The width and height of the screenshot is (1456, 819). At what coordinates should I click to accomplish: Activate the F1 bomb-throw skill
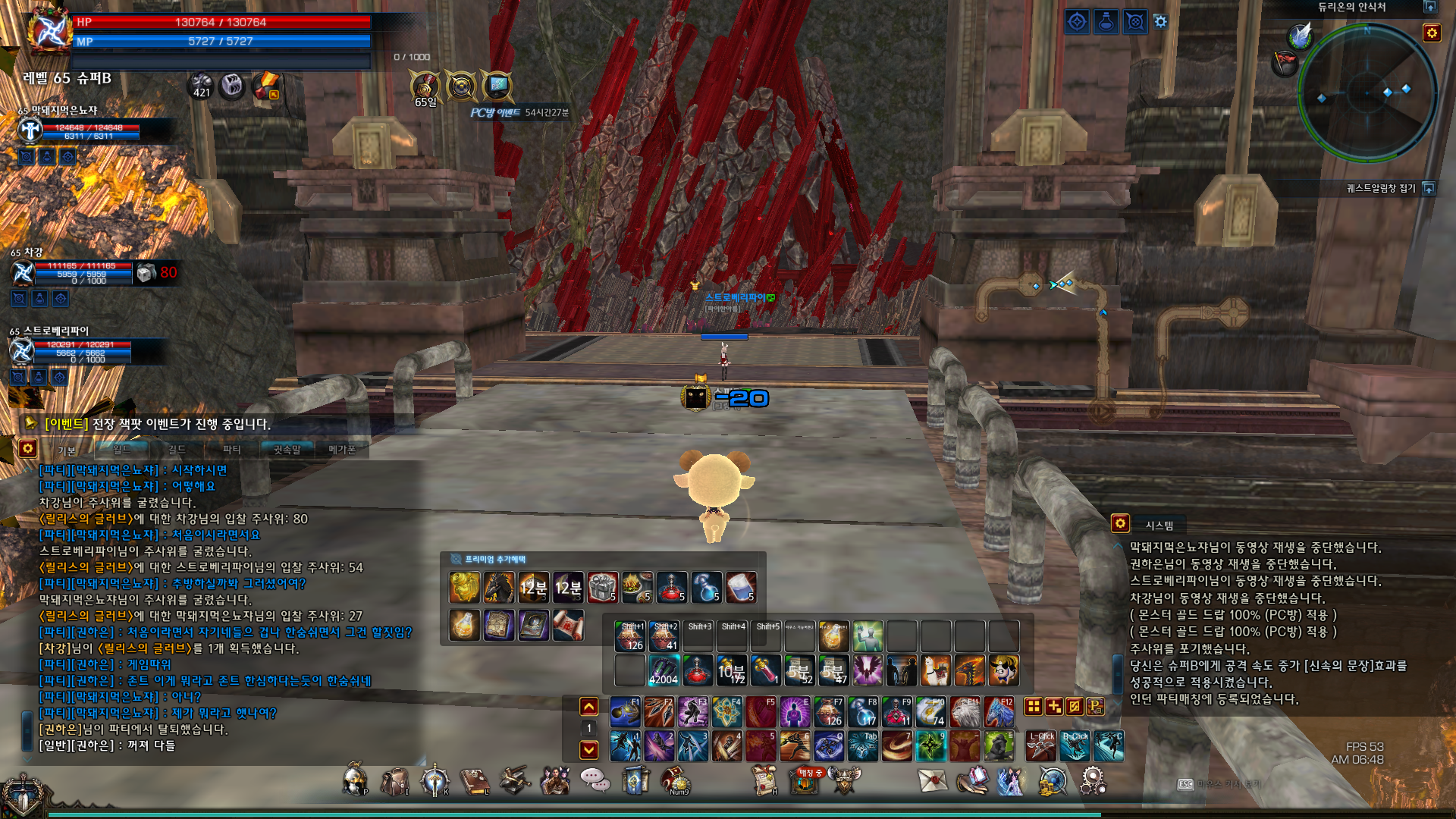pos(626,713)
